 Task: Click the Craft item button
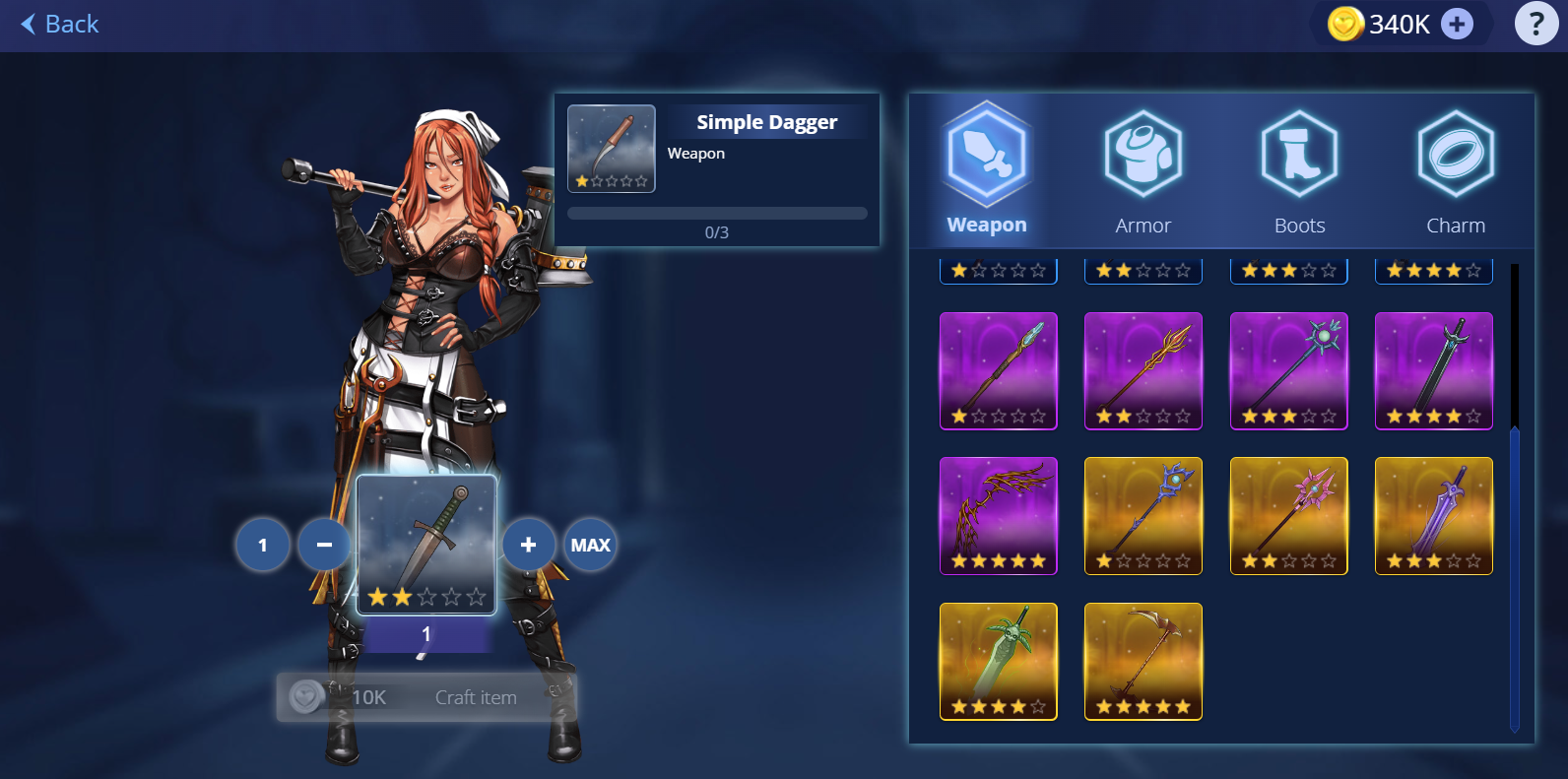[x=425, y=696]
